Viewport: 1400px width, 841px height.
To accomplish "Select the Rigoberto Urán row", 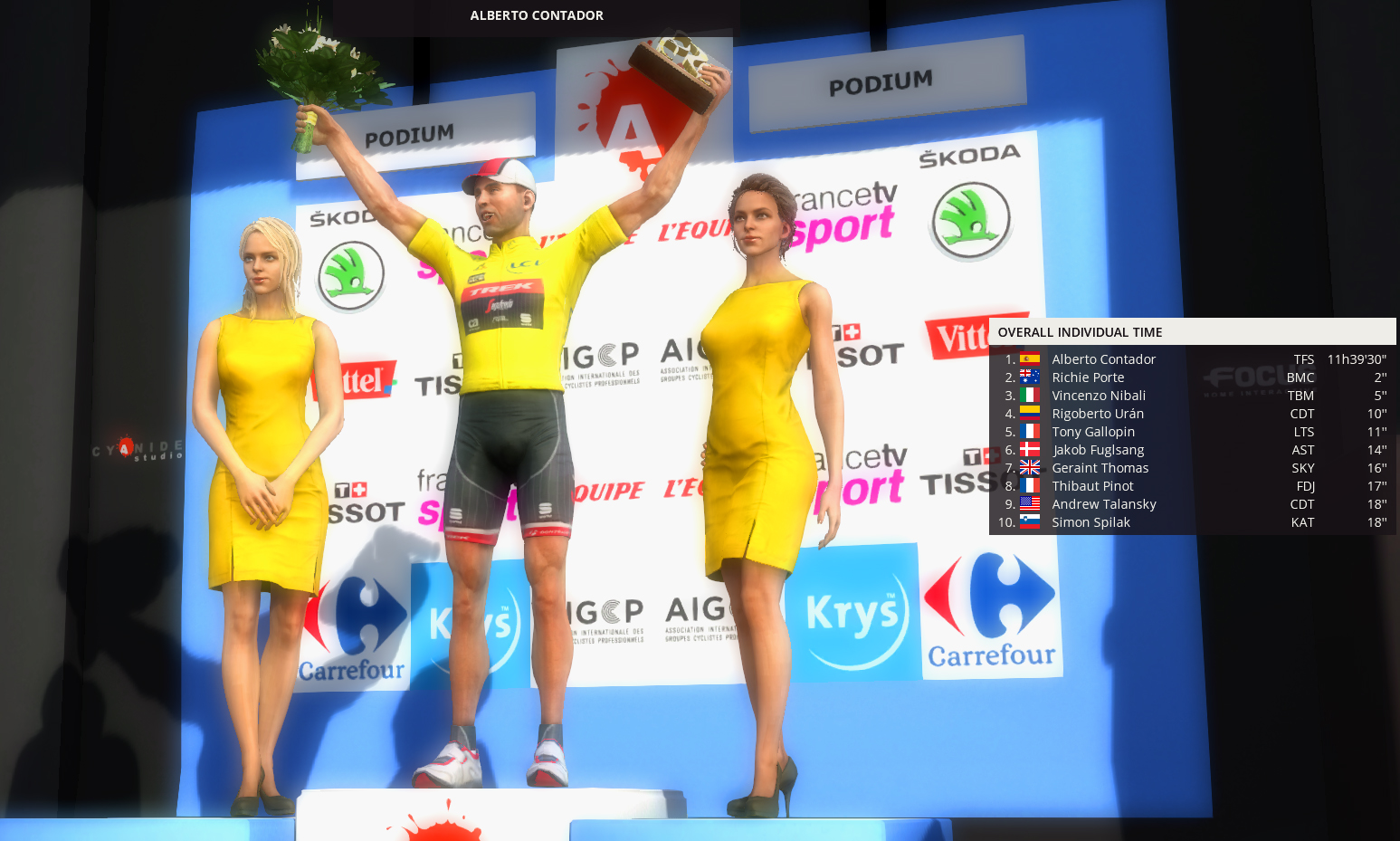I will [x=1098, y=414].
